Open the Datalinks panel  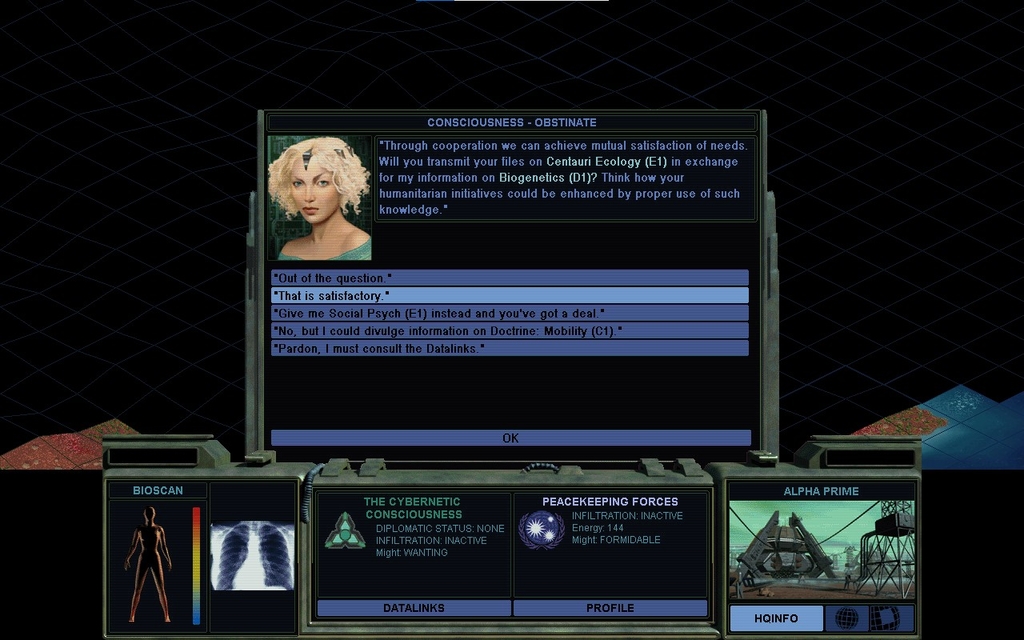413,608
